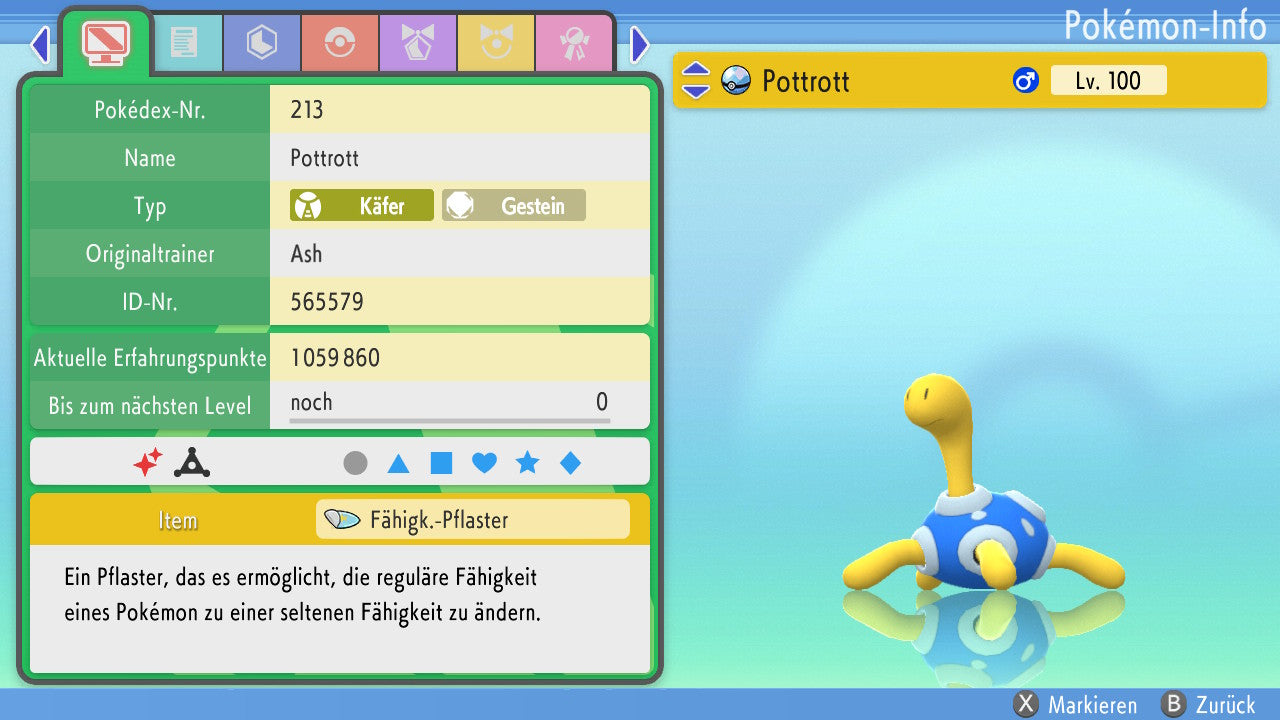Switch to the teal document memo tab
Screen dimensions: 1280x720
(x=183, y=44)
